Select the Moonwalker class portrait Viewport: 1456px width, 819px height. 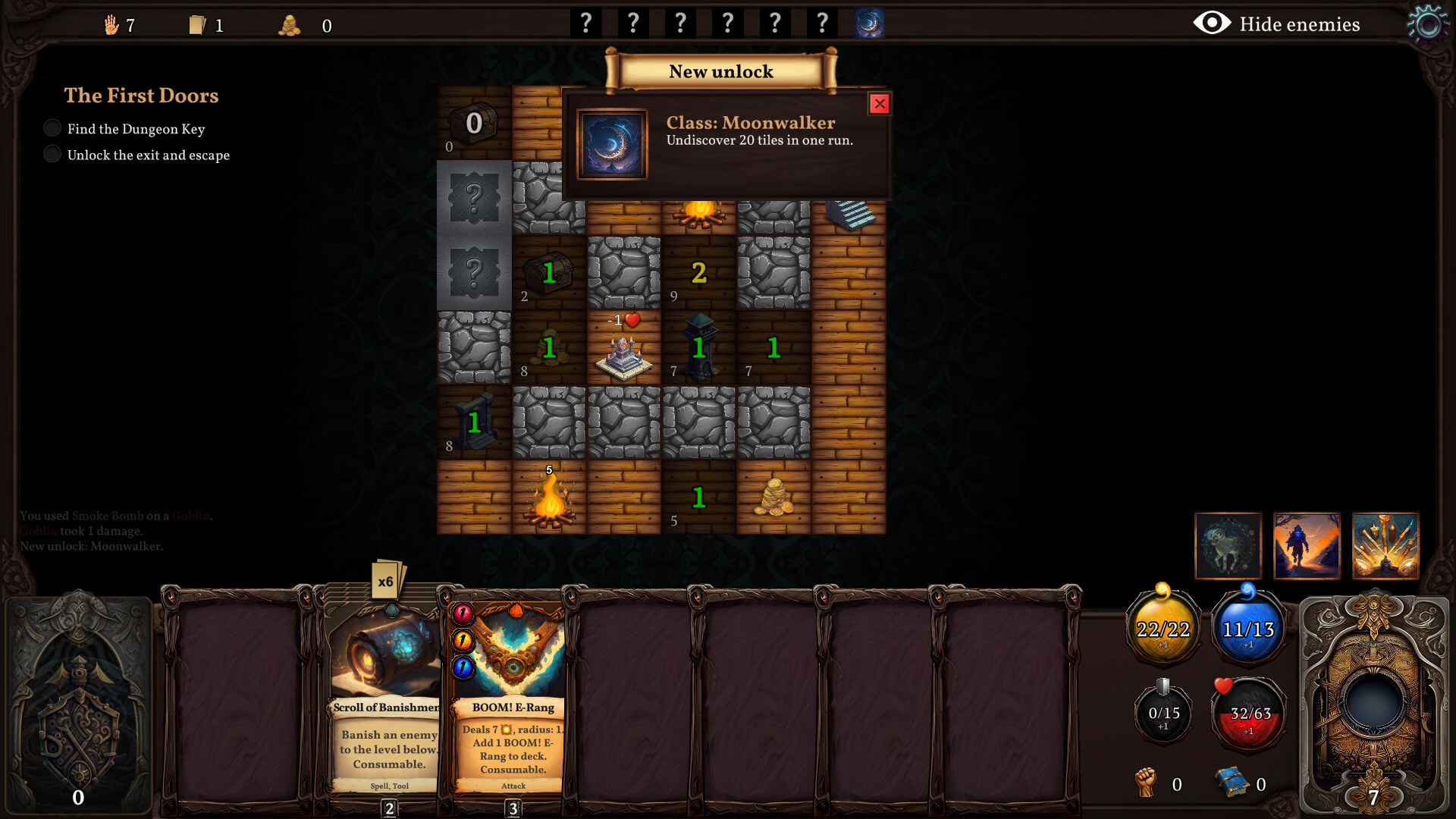[x=612, y=143]
